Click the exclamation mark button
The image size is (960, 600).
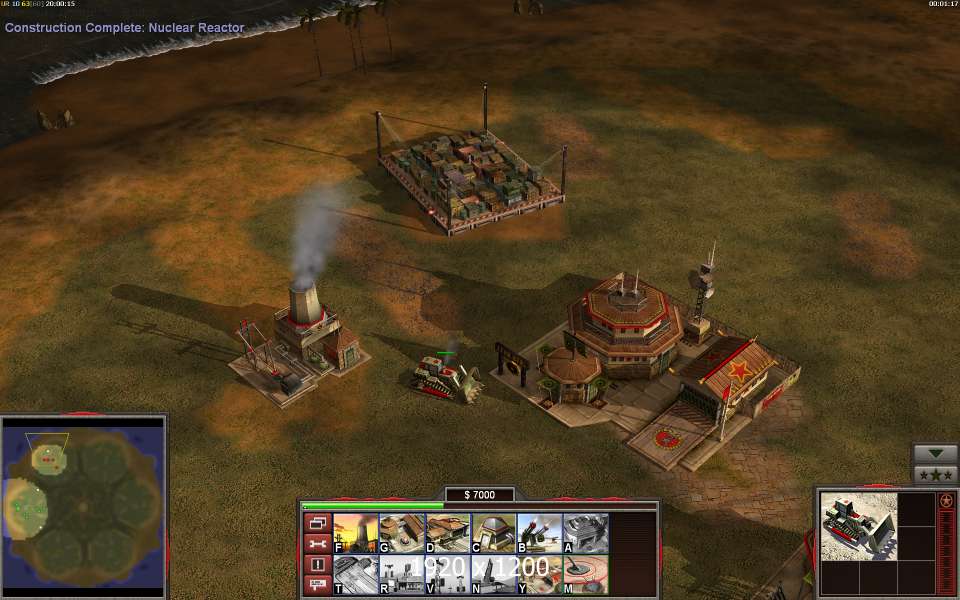[x=316, y=564]
